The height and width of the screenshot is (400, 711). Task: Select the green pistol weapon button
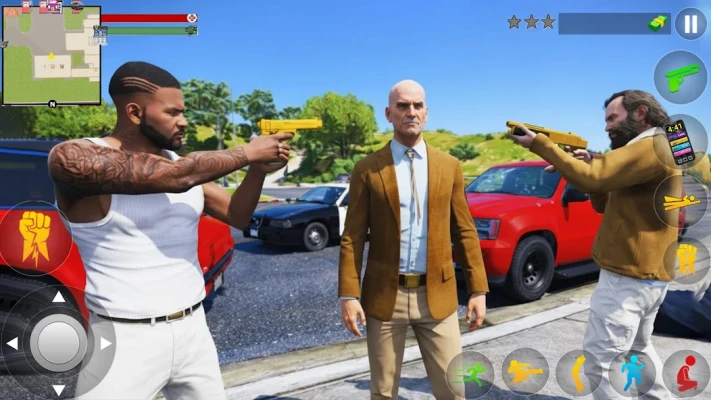coord(681,77)
